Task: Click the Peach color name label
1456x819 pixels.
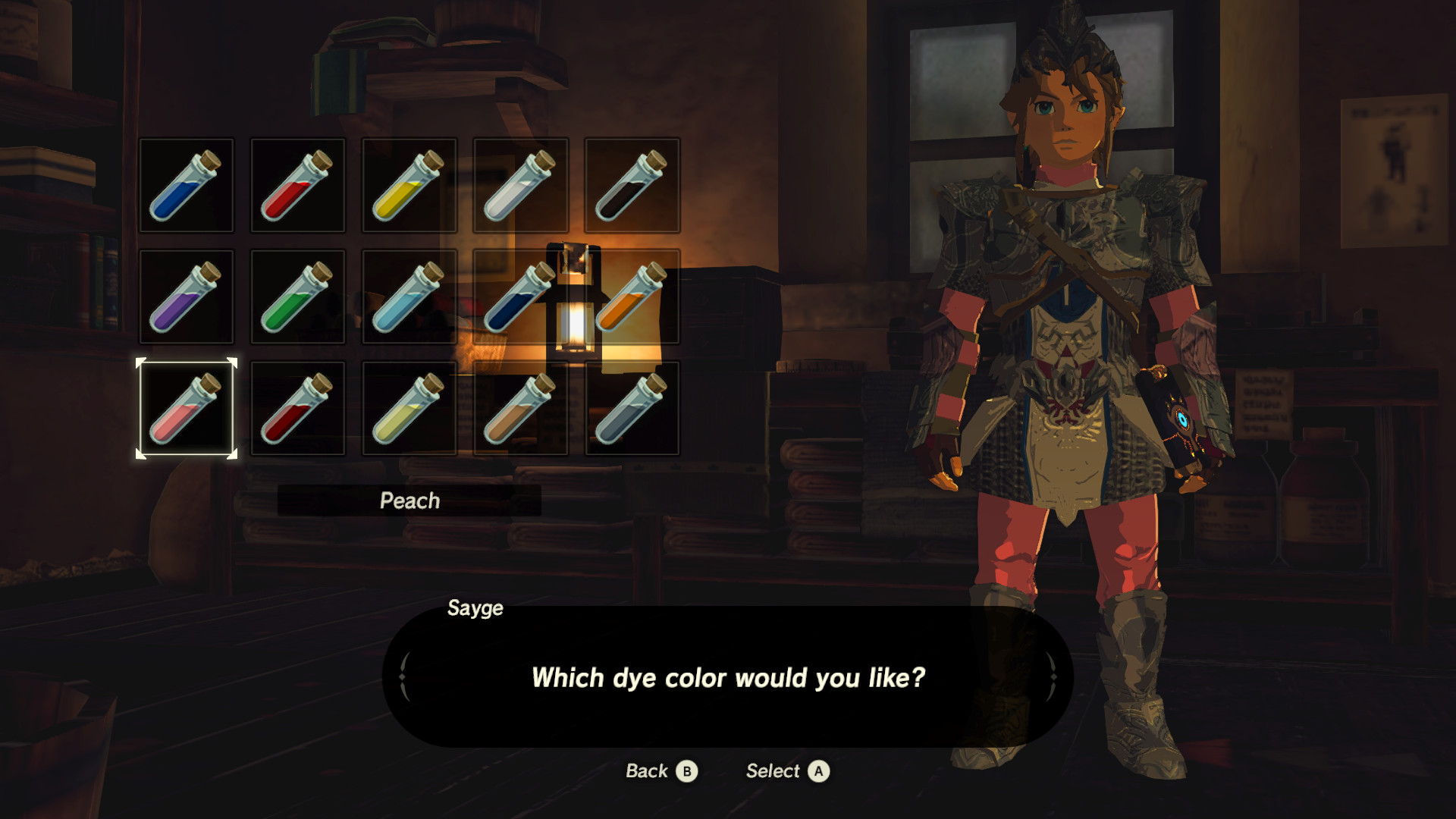Action: click(409, 500)
